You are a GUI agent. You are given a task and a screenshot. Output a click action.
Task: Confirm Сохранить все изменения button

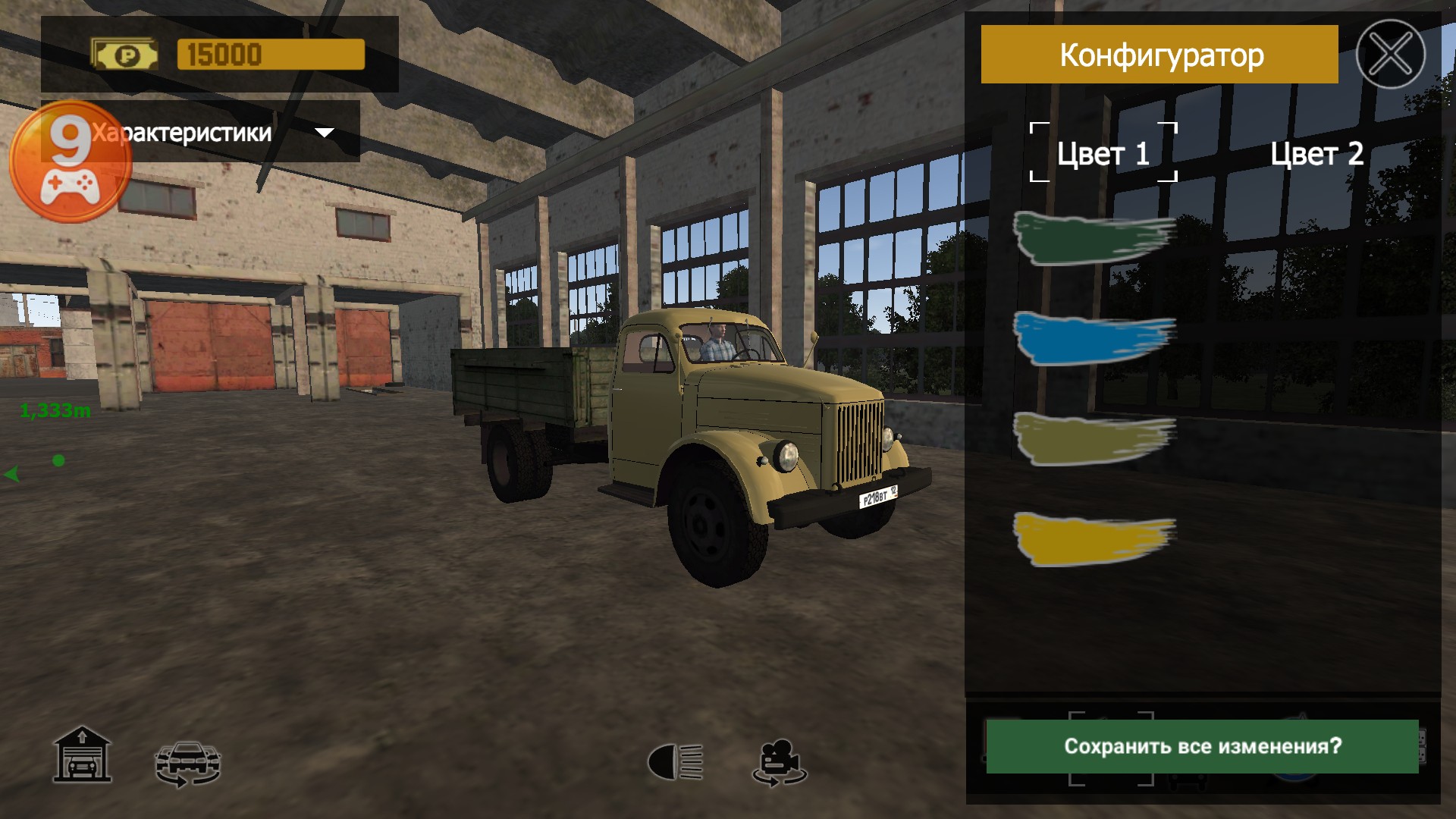point(1202,746)
